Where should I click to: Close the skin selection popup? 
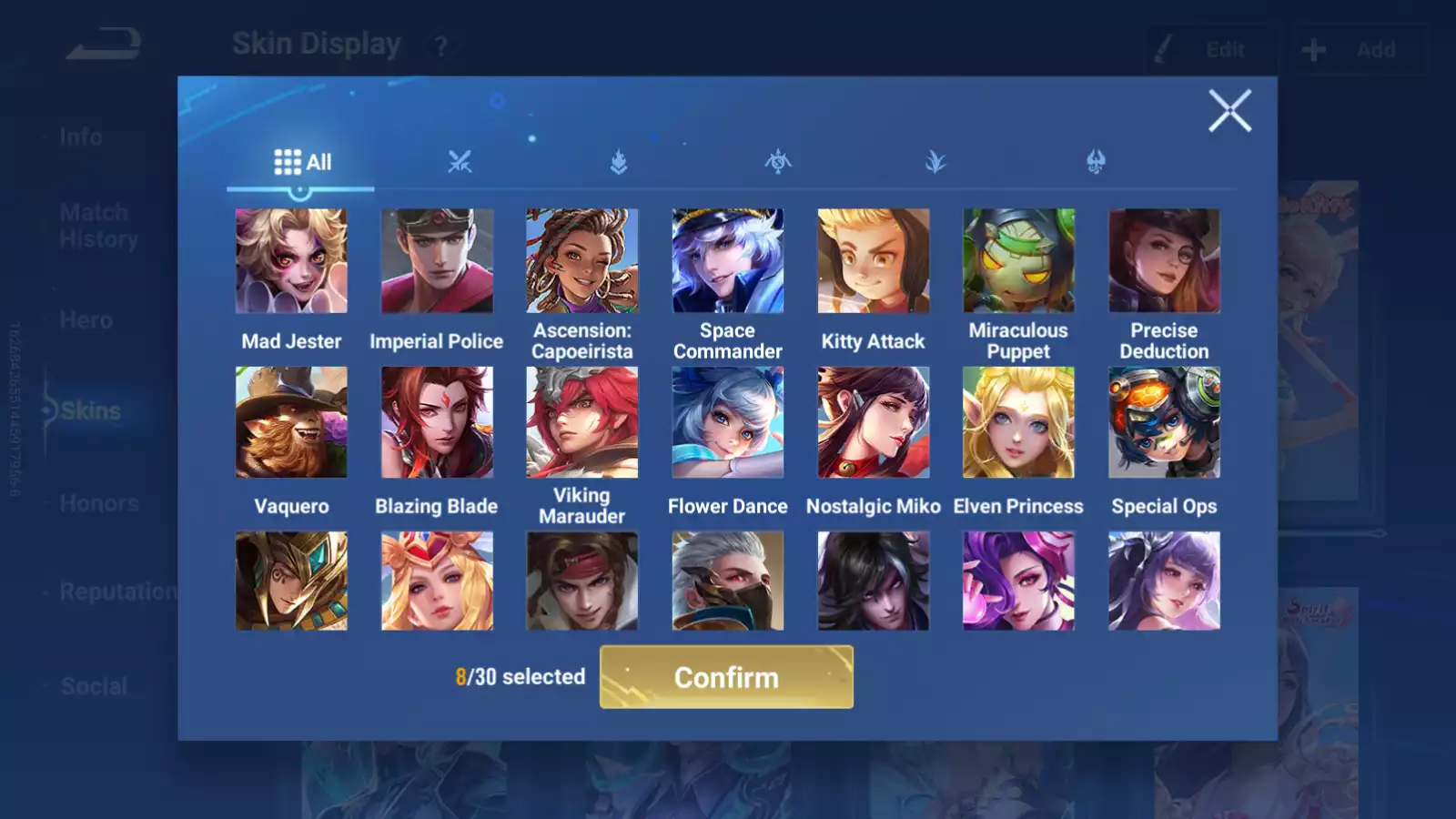click(x=1229, y=111)
